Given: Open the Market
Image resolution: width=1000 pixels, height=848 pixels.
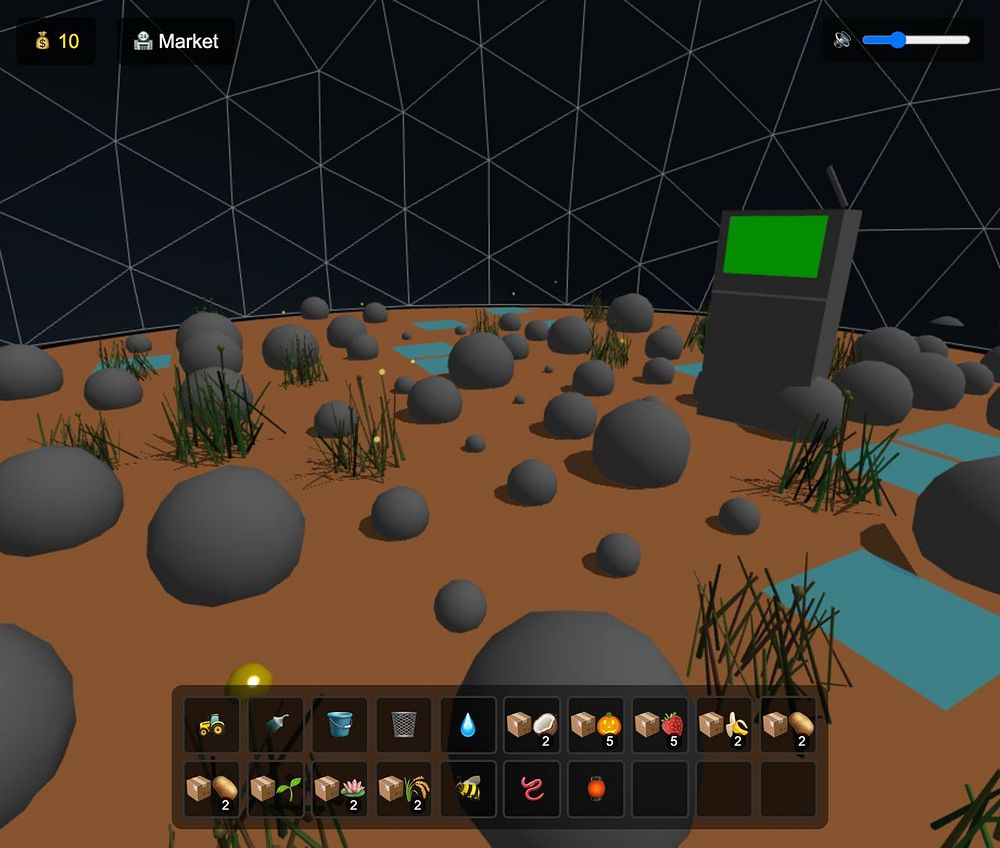Looking at the screenshot, I should 176,41.
